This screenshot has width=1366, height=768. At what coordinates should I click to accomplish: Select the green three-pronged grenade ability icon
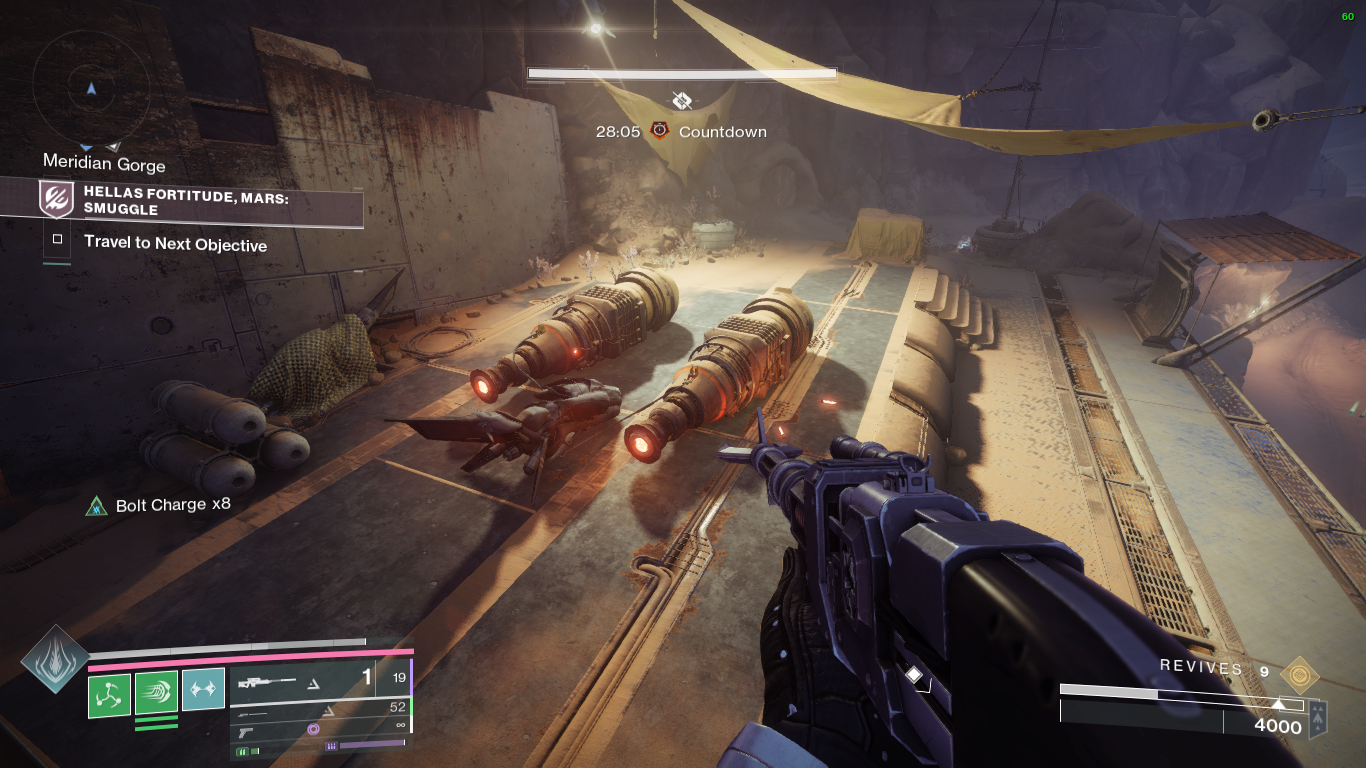(x=110, y=694)
